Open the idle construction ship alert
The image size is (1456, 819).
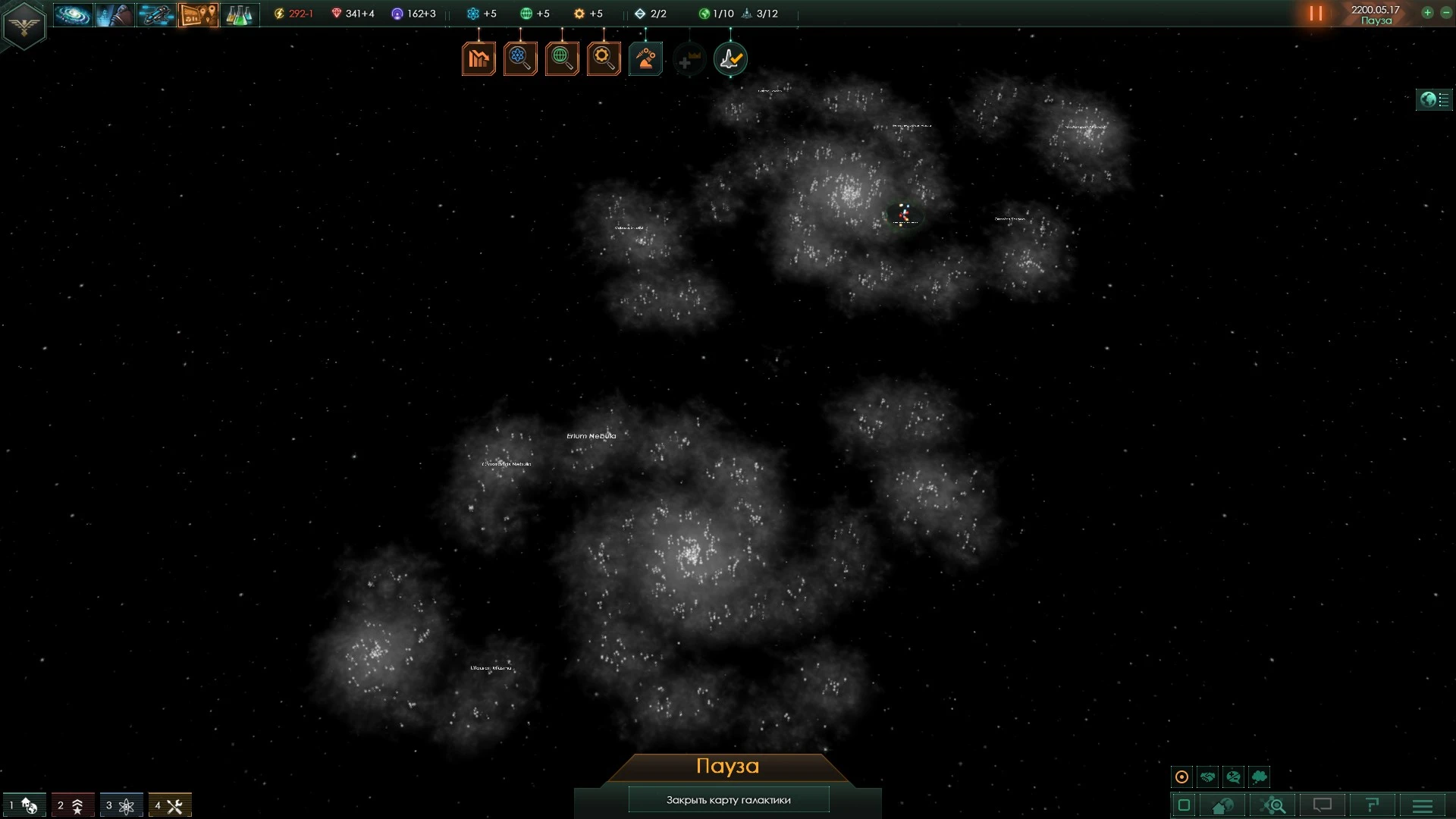click(x=645, y=58)
